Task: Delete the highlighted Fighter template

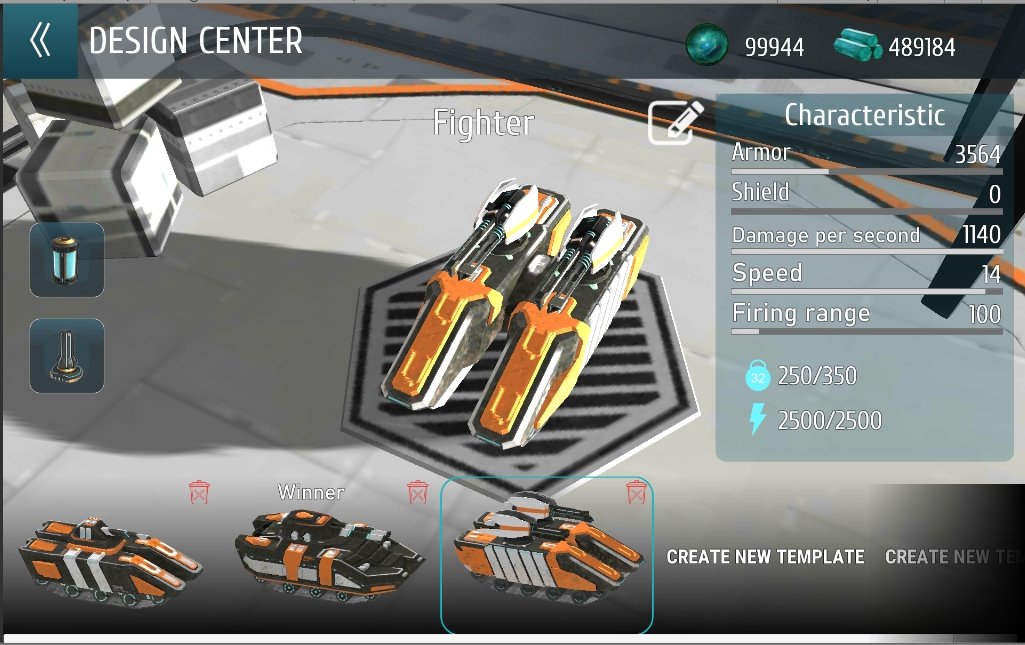Action: coord(635,491)
